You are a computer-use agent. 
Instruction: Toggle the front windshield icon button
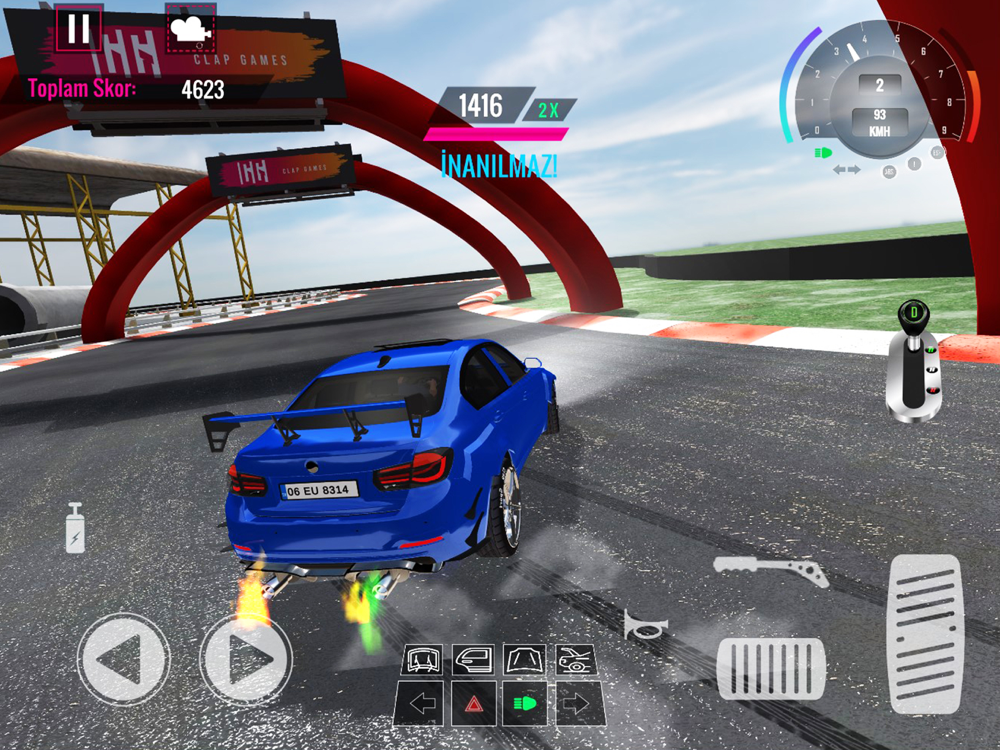coord(423,660)
